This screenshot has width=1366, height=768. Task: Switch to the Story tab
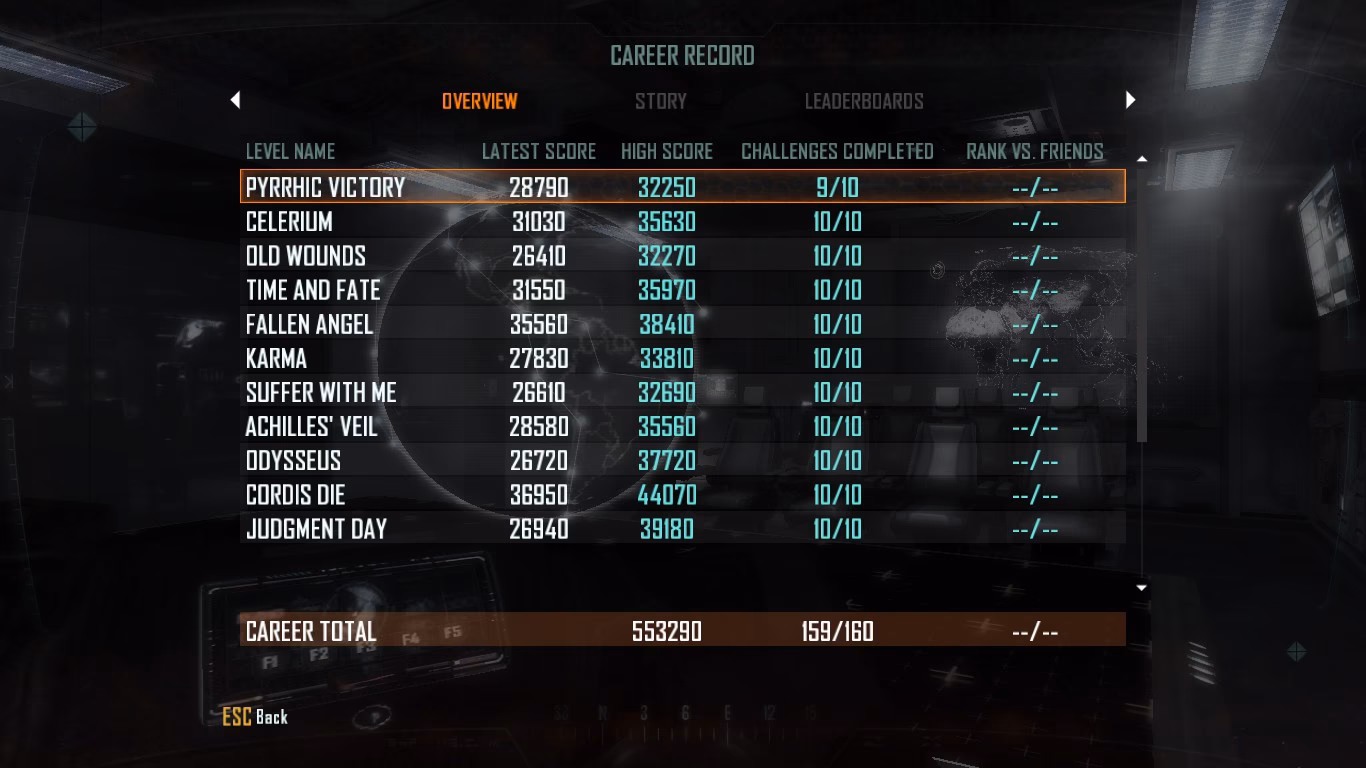pyautogui.click(x=661, y=100)
